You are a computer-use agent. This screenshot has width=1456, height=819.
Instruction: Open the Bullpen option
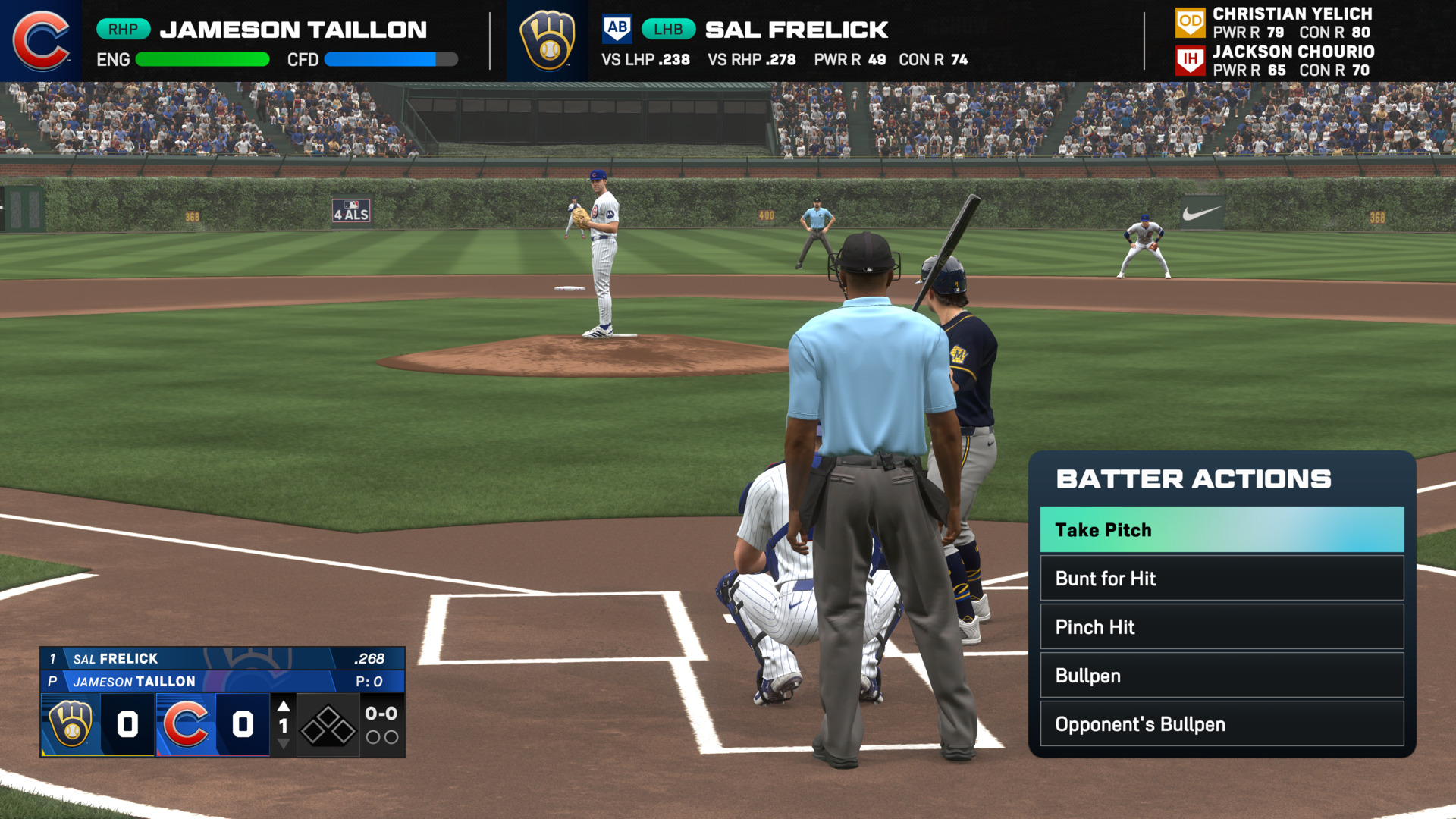tap(1221, 676)
